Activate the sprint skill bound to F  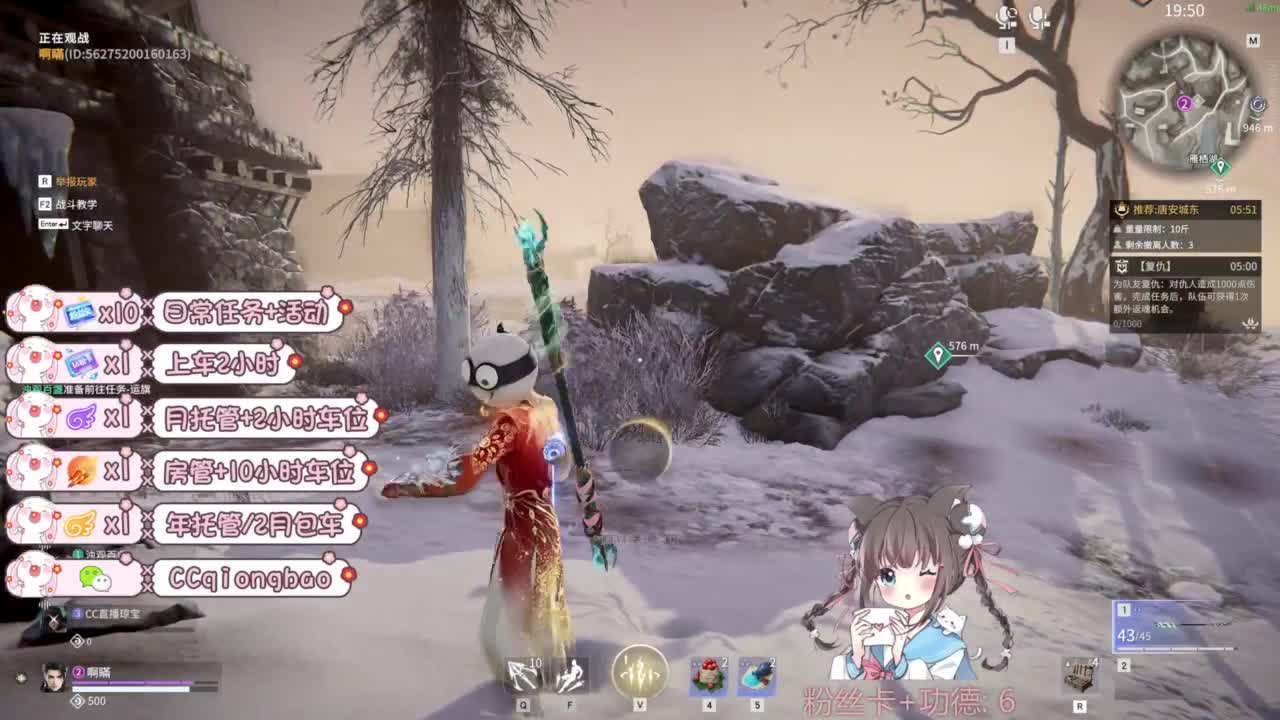click(x=574, y=676)
